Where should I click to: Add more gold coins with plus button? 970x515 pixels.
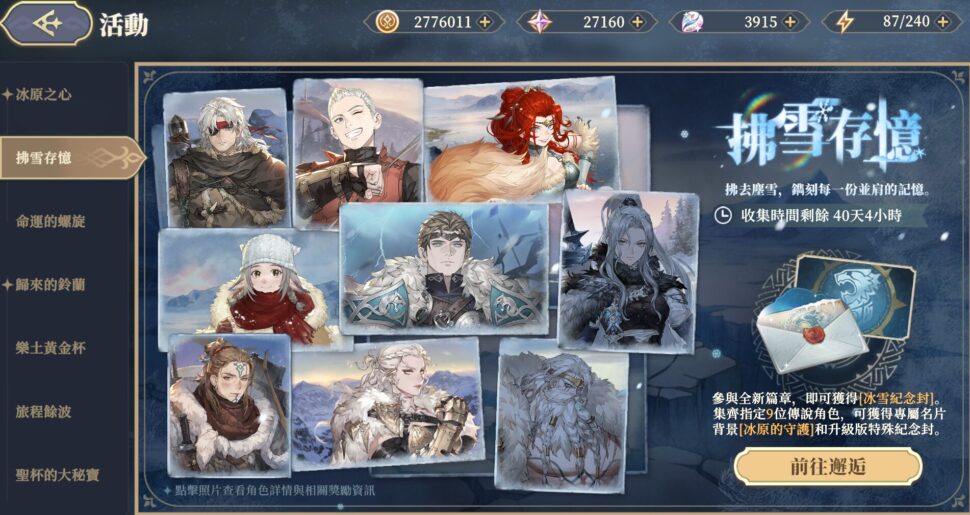(x=485, y=21)
